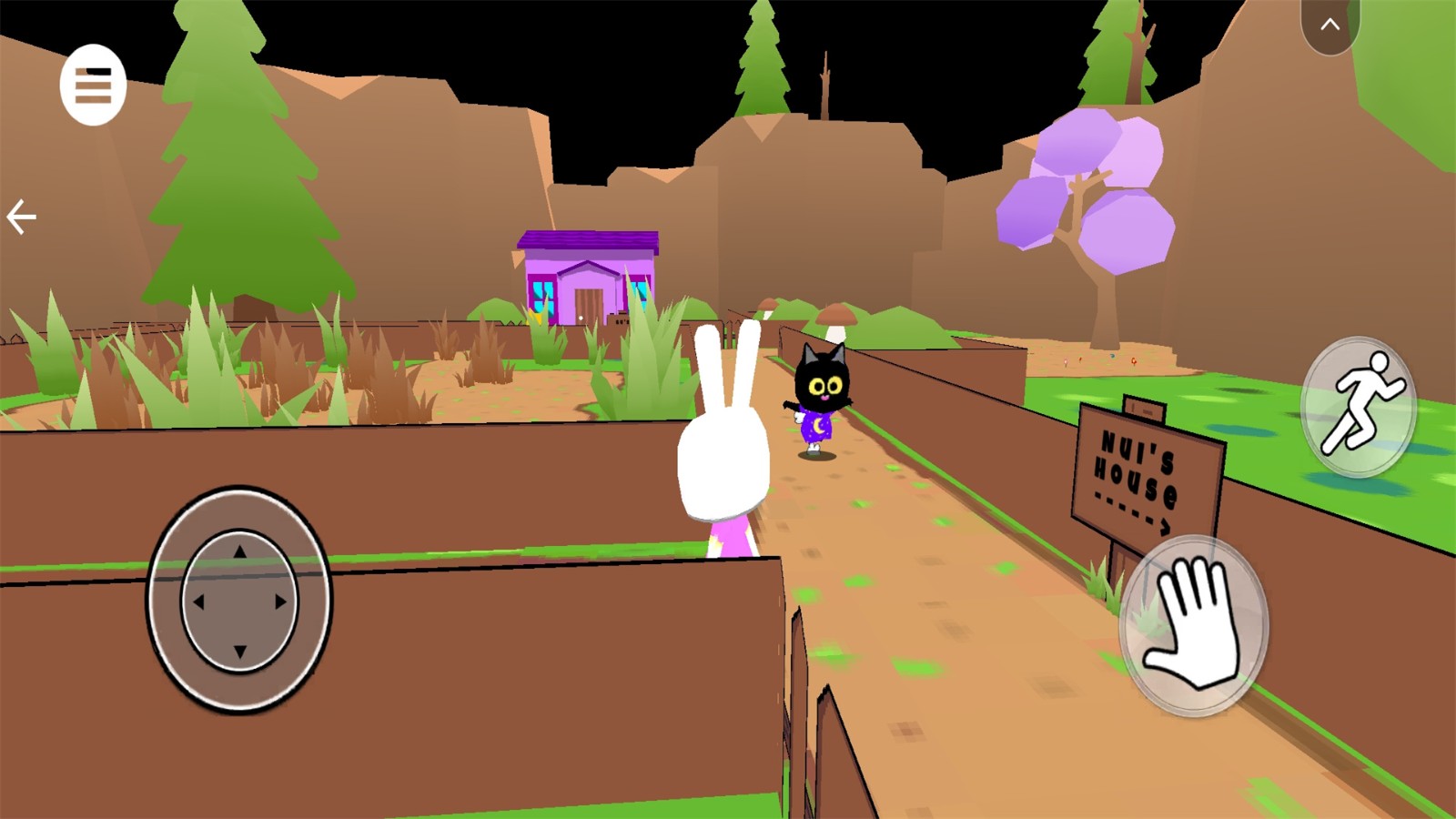Tap the joystick's left arrow
This screenshot has height=819, width=1456.
[x=197, y=602]
